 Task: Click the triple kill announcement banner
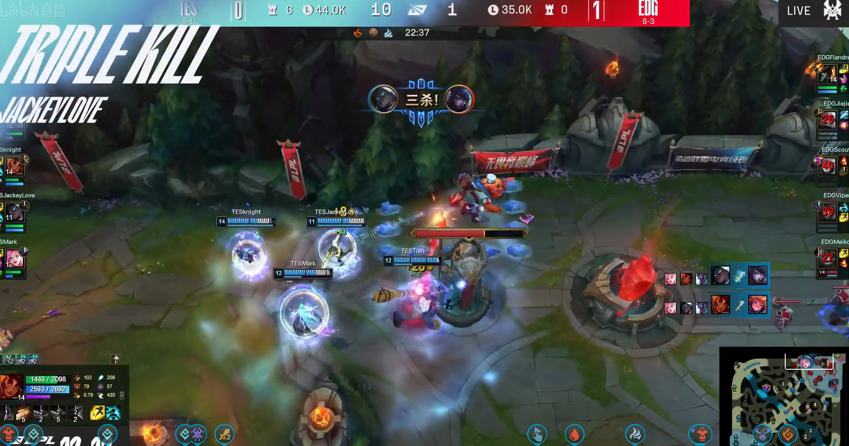click(x=421, y=100)
